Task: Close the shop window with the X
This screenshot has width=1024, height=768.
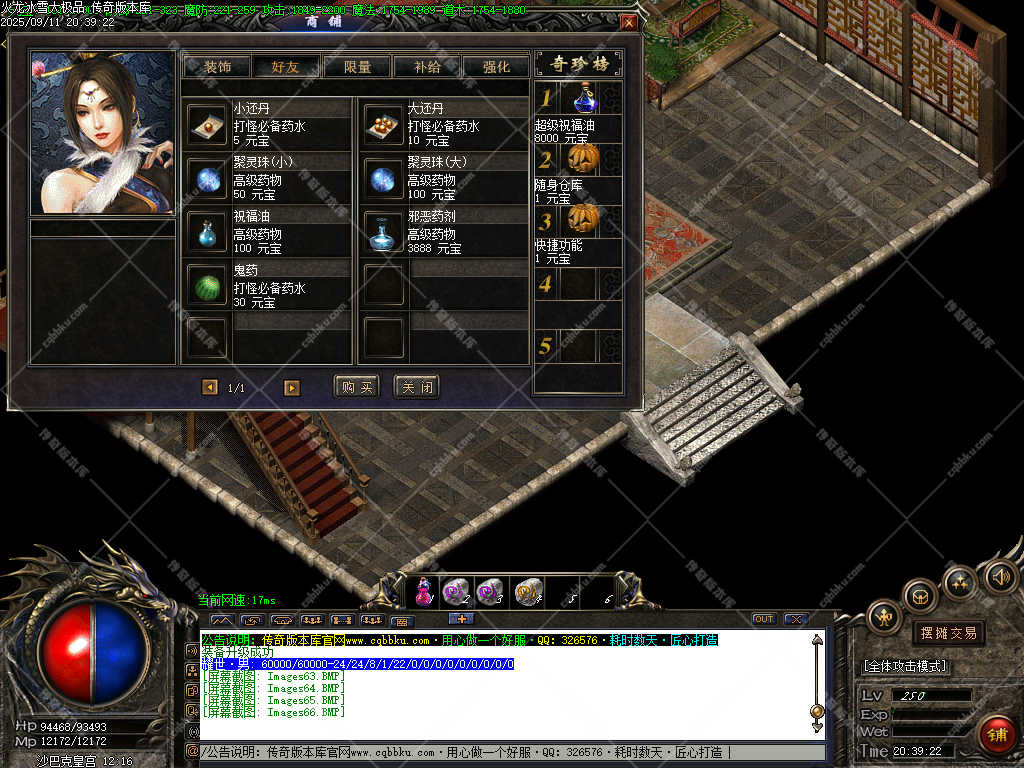Action: coord(628,22)
